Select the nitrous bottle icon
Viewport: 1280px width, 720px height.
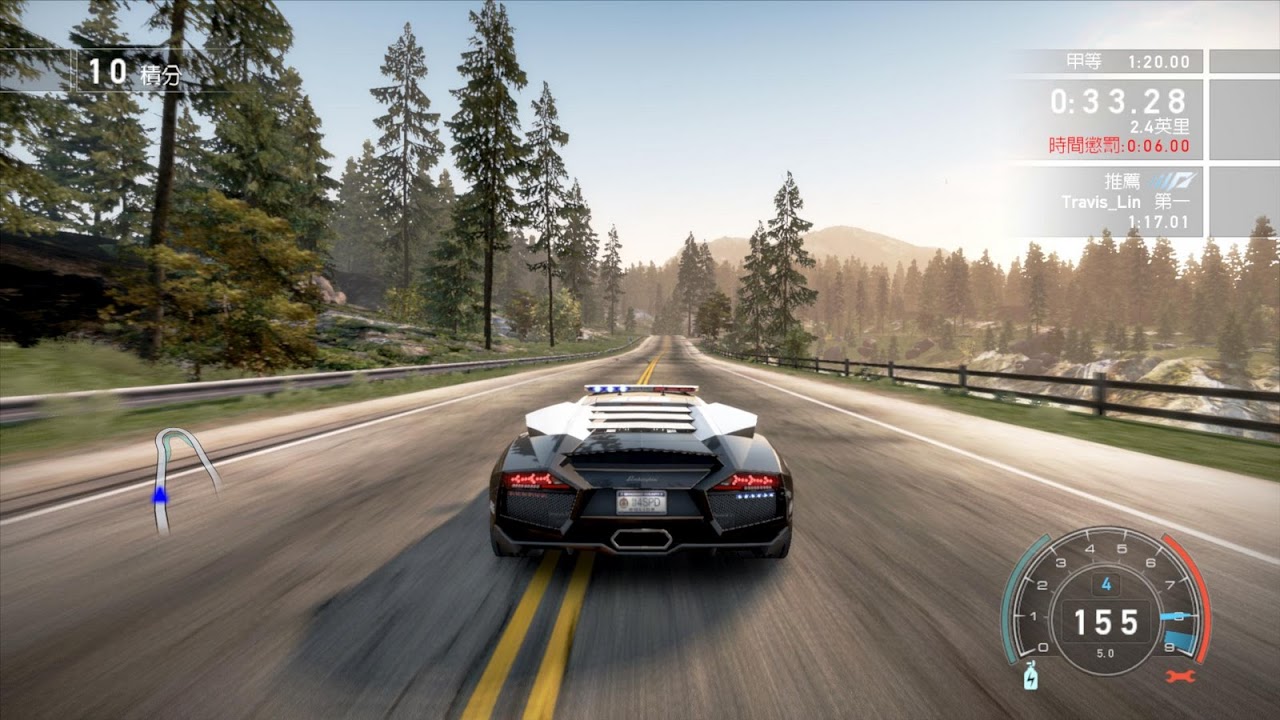1030,678
